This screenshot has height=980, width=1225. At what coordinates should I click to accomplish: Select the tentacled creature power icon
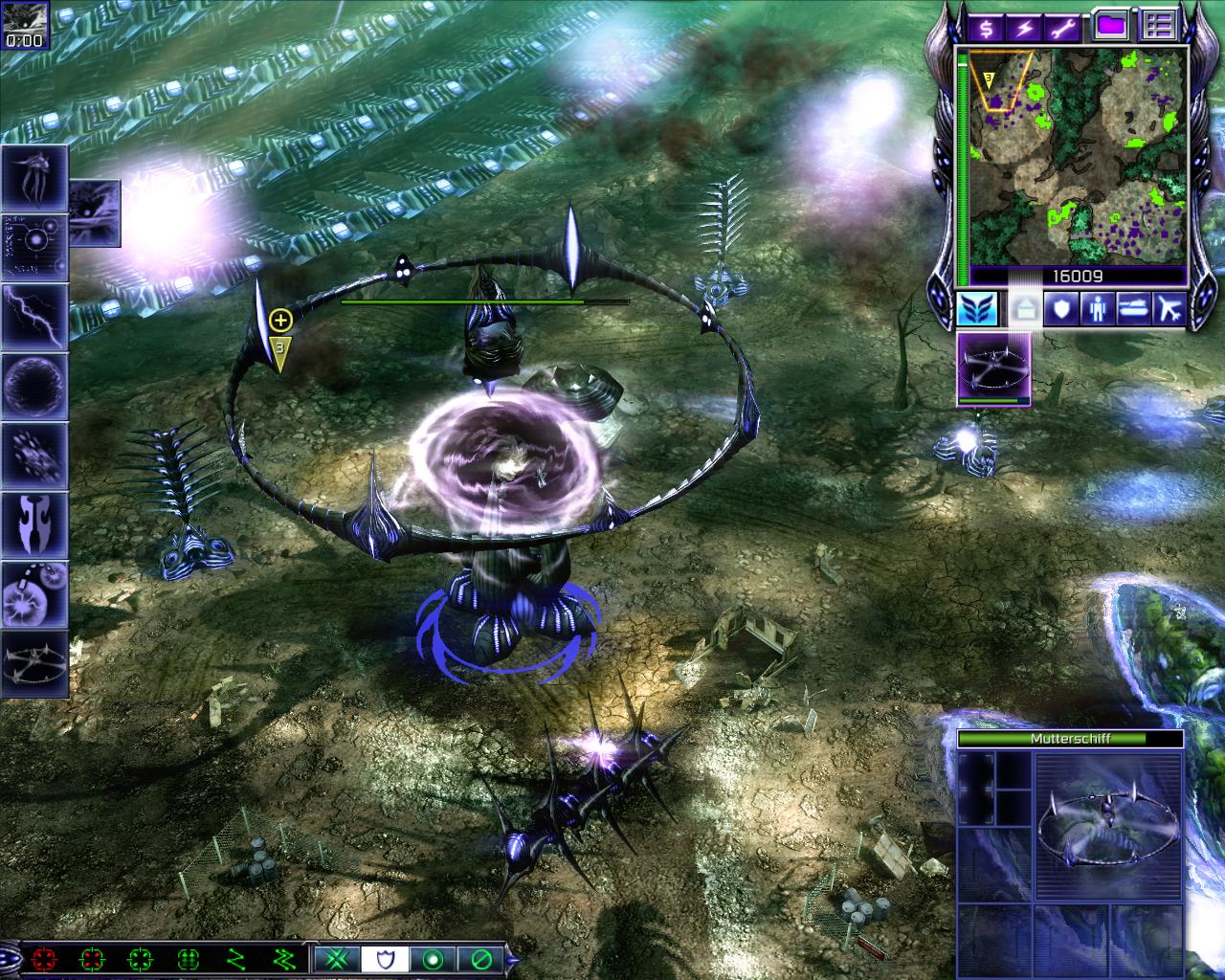click(34, 178)
